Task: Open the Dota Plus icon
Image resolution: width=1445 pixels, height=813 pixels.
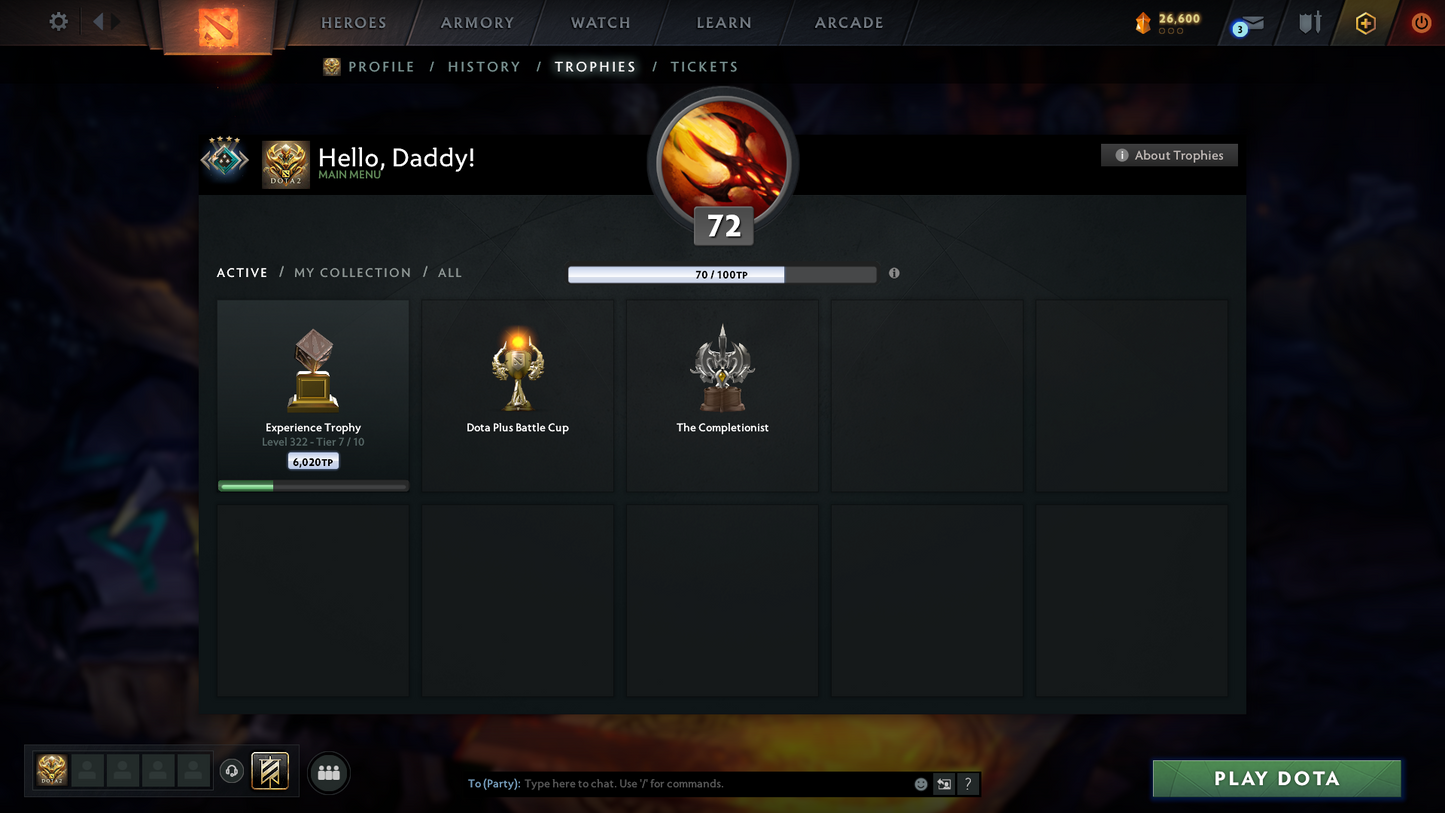Action: coord(1365,23)
